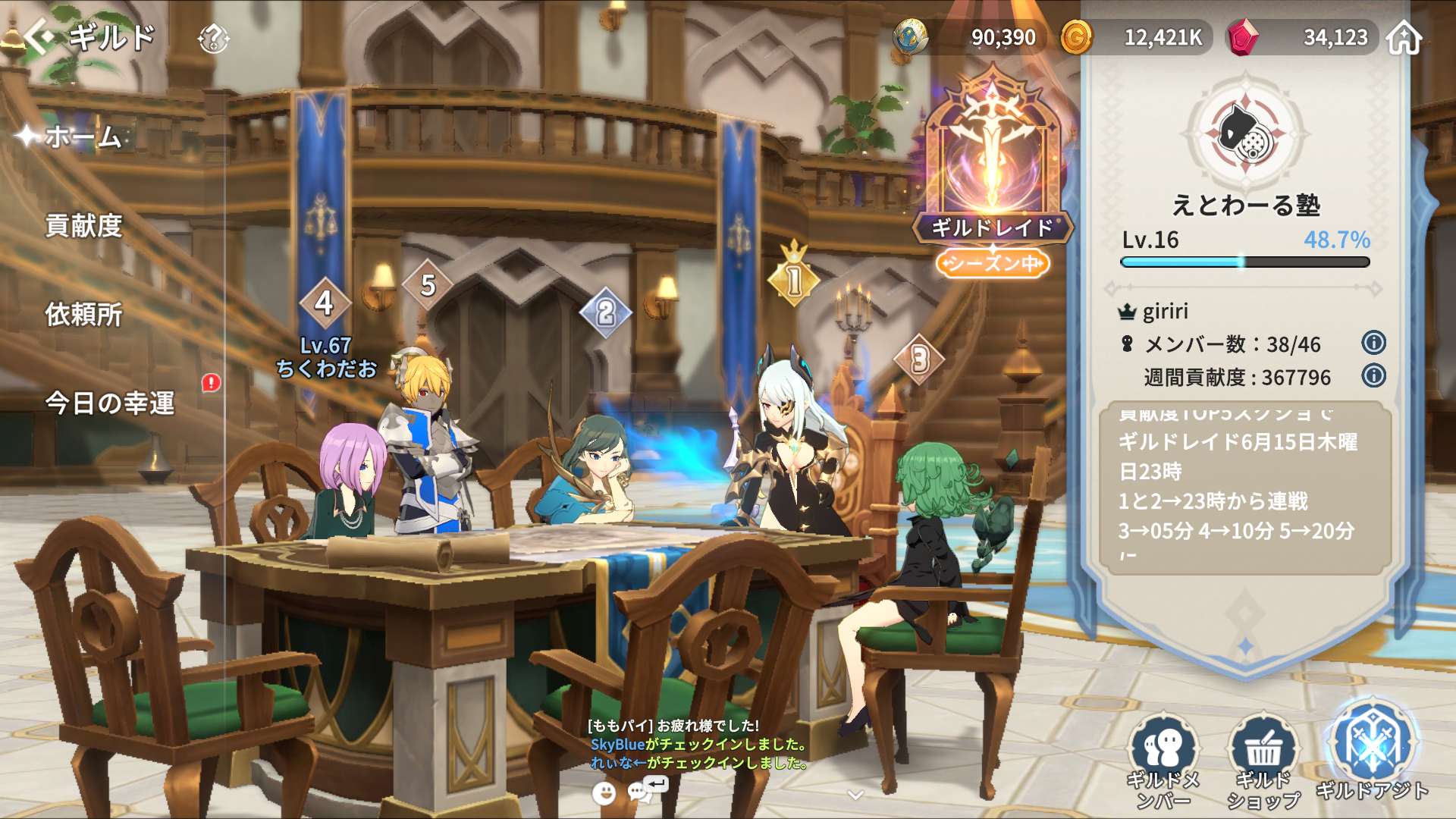Open the chat speech bubble icon

[641, 792]
